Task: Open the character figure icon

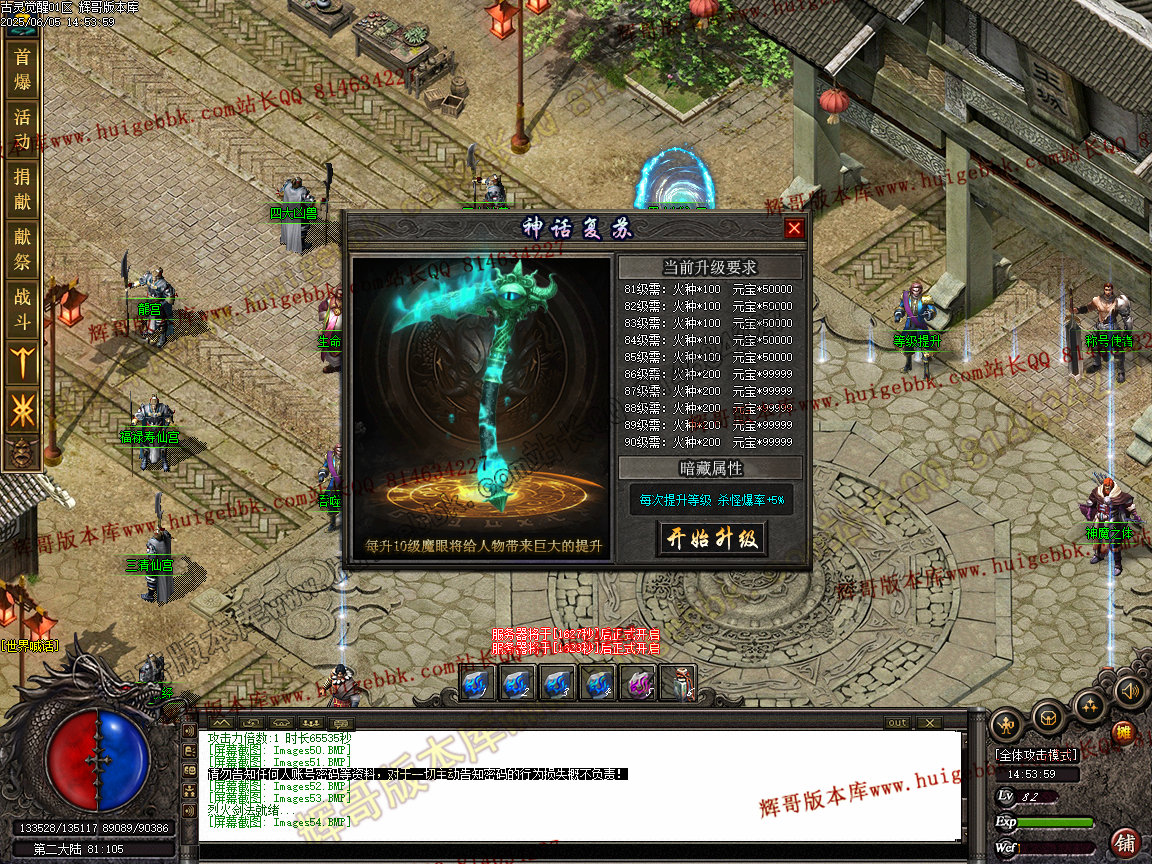Action: (x=1006, y=724)
